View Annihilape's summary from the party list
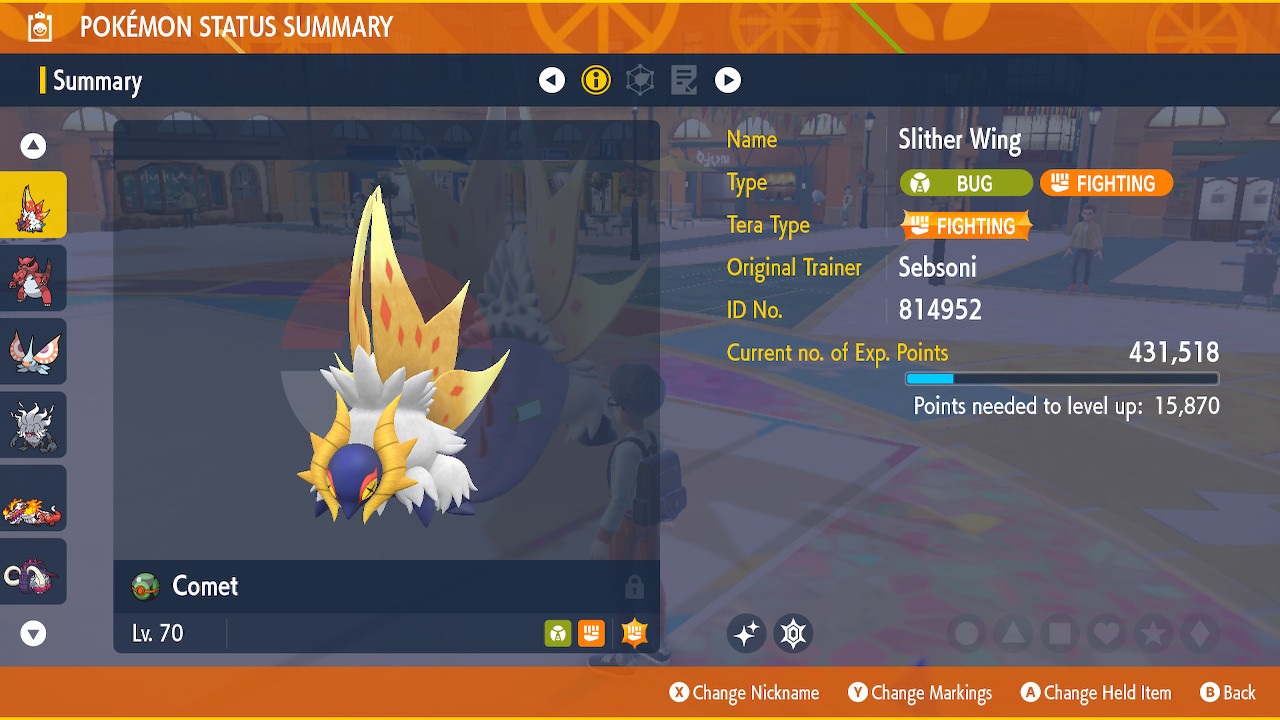Image resolution: width=1280 pixels, height=720 pixels. coord(33,425)
